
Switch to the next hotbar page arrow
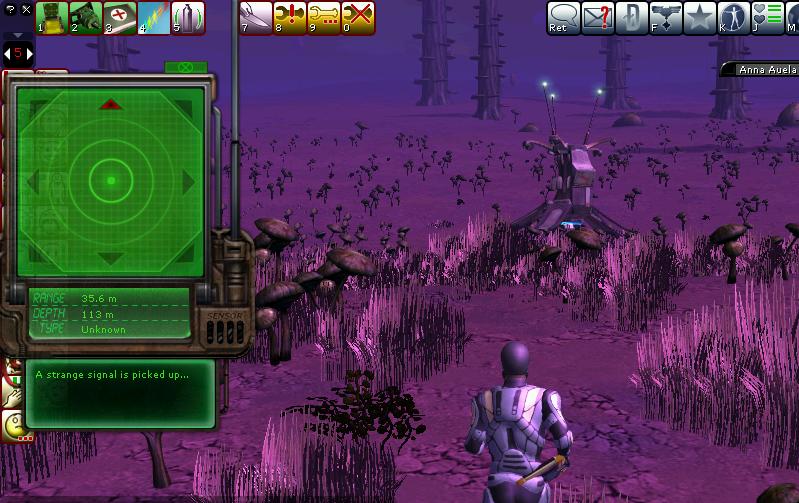pyautogui.click(x=29, y=53)
